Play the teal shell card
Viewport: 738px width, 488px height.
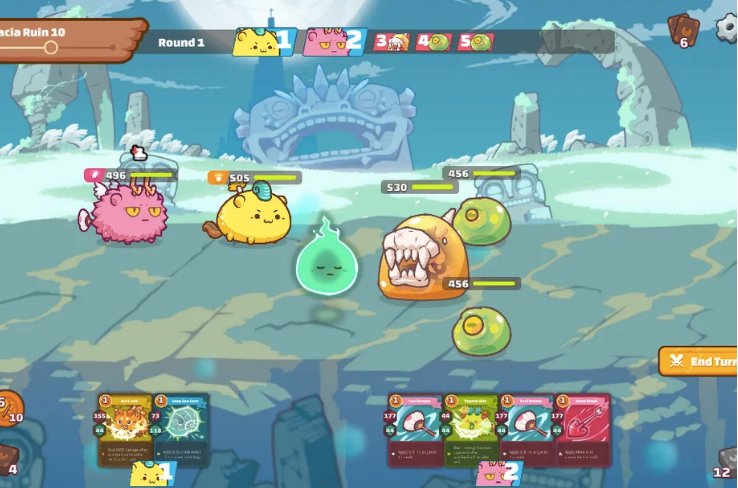(x=181, y=430)
